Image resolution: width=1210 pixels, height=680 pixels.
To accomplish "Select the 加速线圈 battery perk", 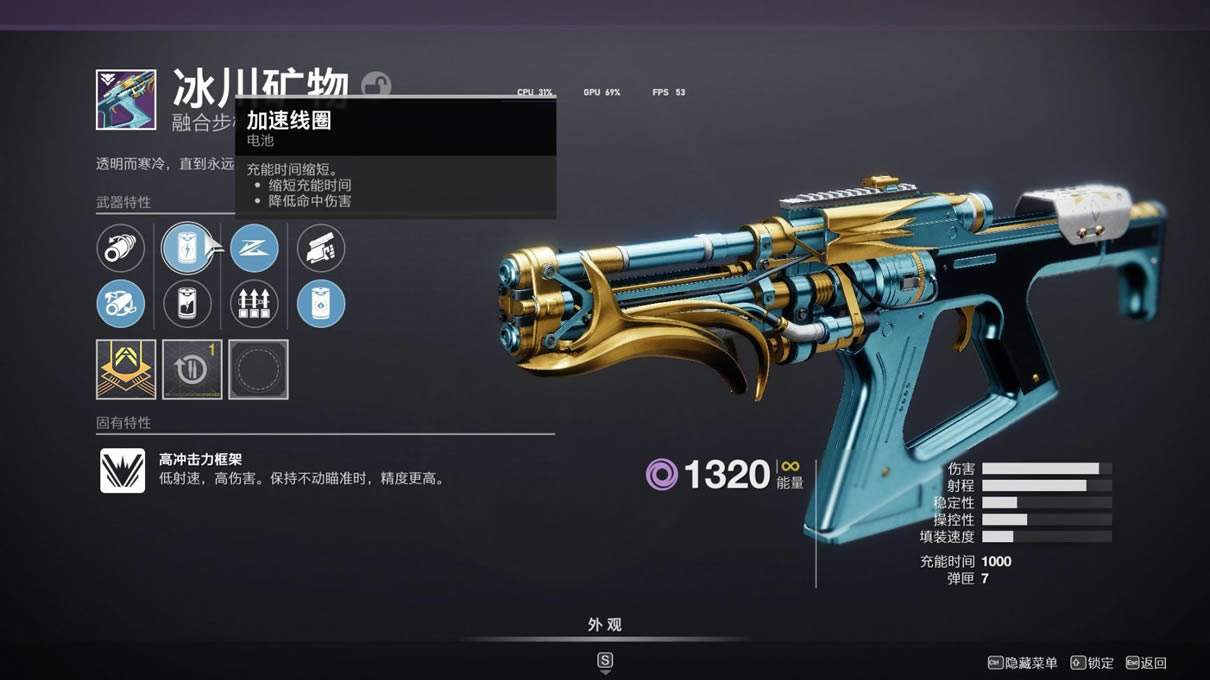I will 187,248.
